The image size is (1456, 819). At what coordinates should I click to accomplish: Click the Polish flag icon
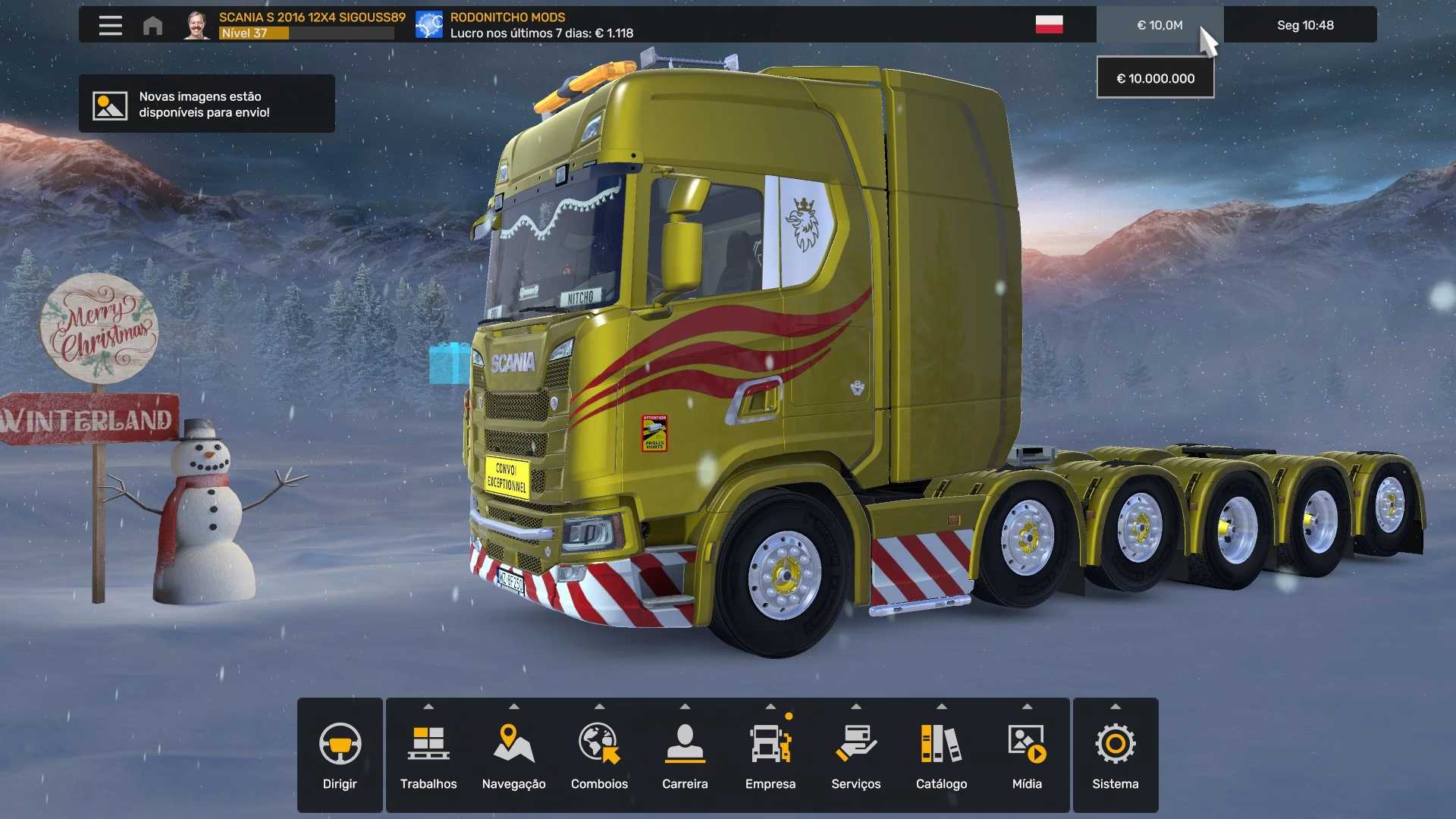click(x=1049, y=25)
